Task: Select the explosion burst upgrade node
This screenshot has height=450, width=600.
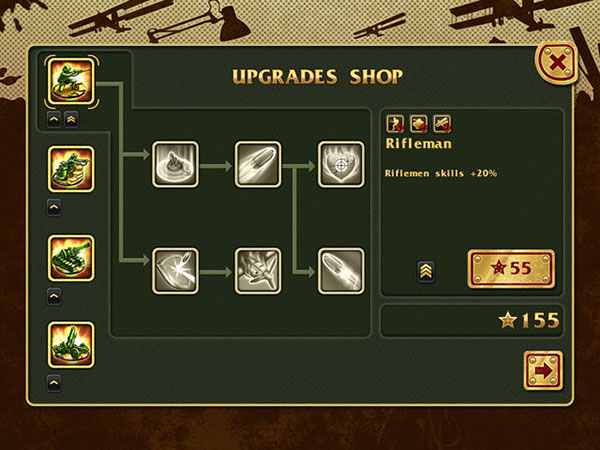Action: click(257, 268)
